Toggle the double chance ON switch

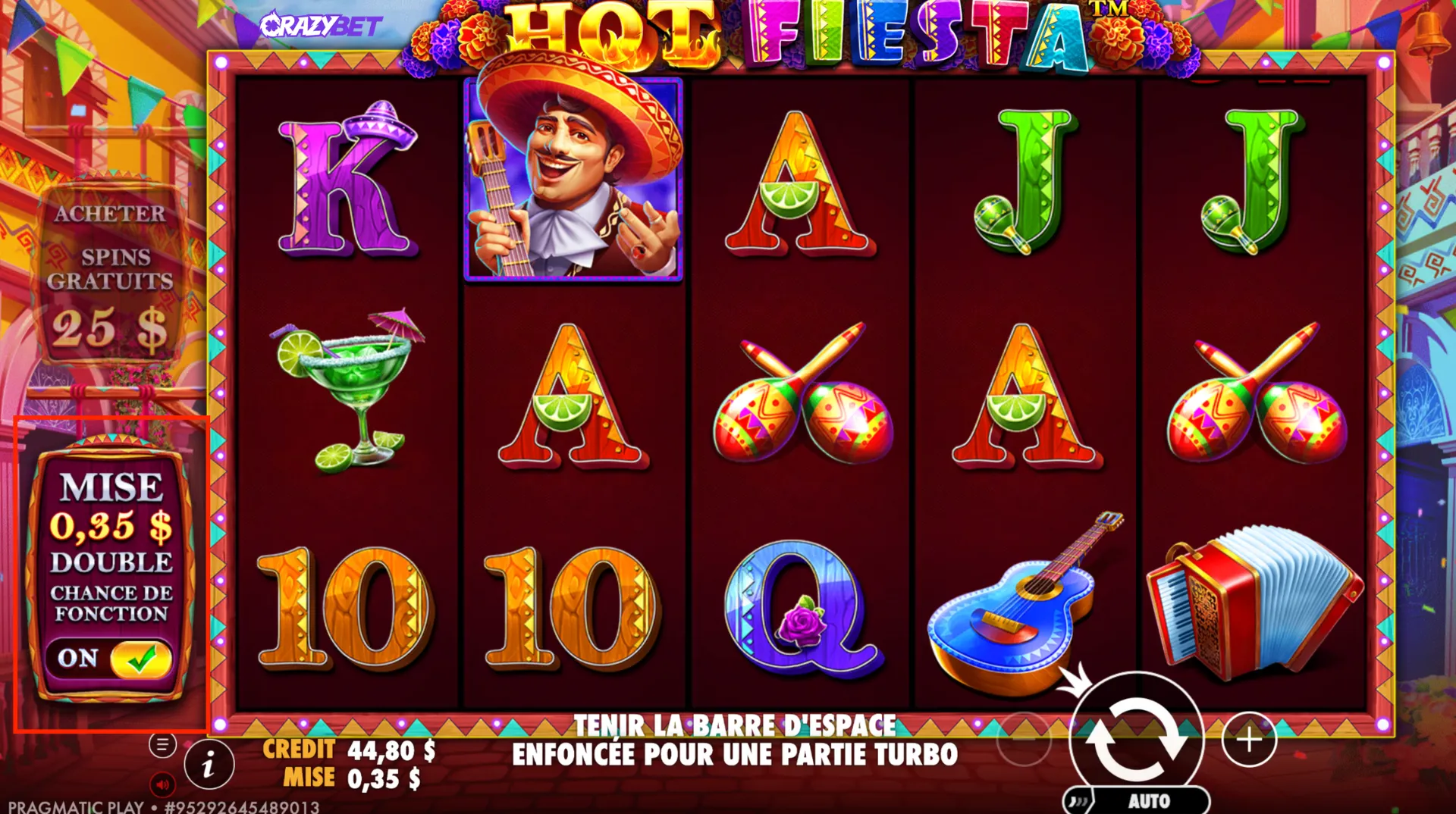[140, 659]
